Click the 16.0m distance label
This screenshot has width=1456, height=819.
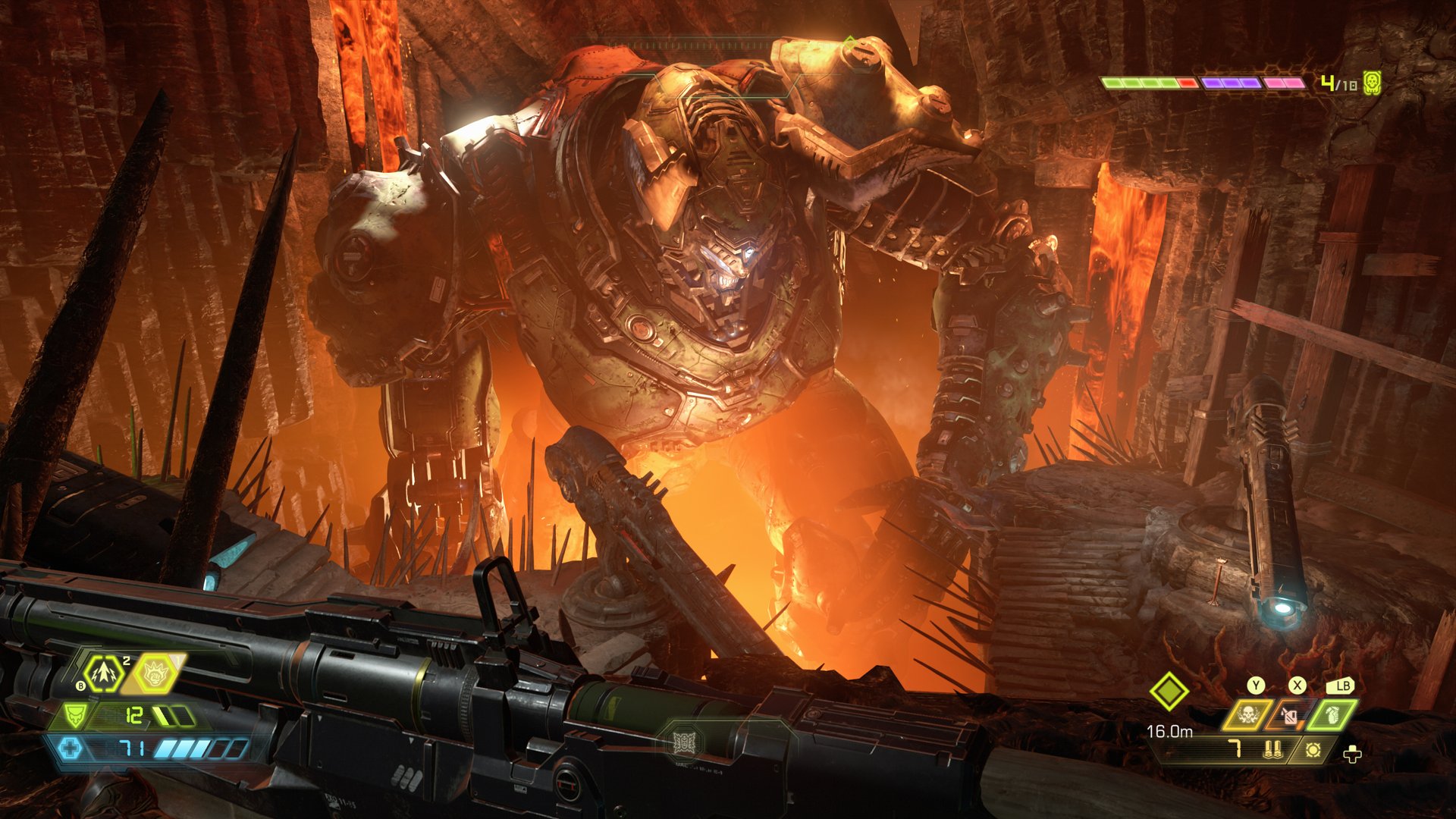(1170, 732)
